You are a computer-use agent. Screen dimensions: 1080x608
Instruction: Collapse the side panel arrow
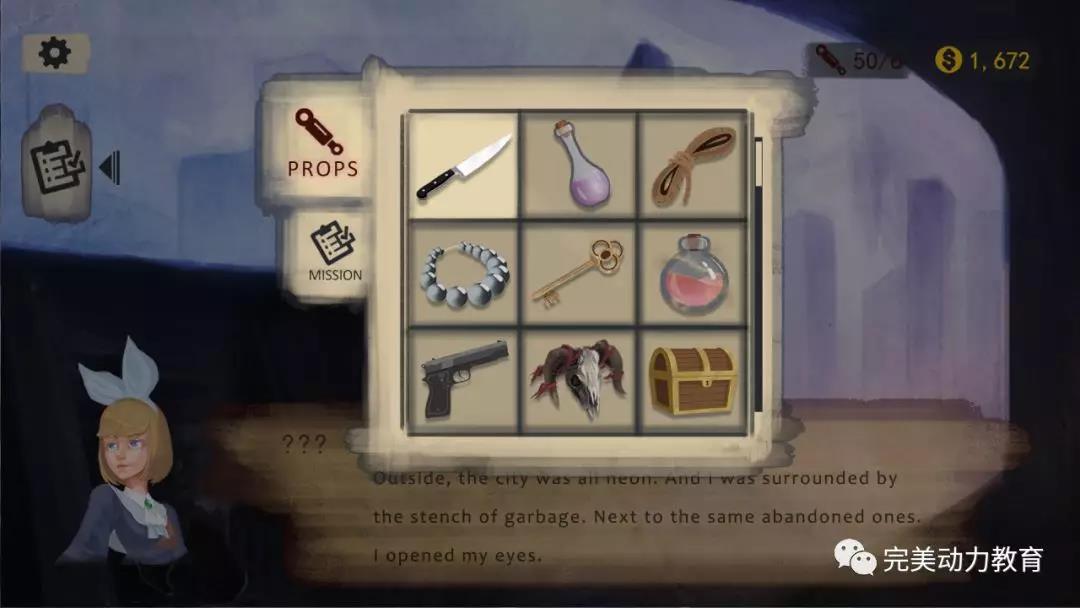(x=109, y=167)
